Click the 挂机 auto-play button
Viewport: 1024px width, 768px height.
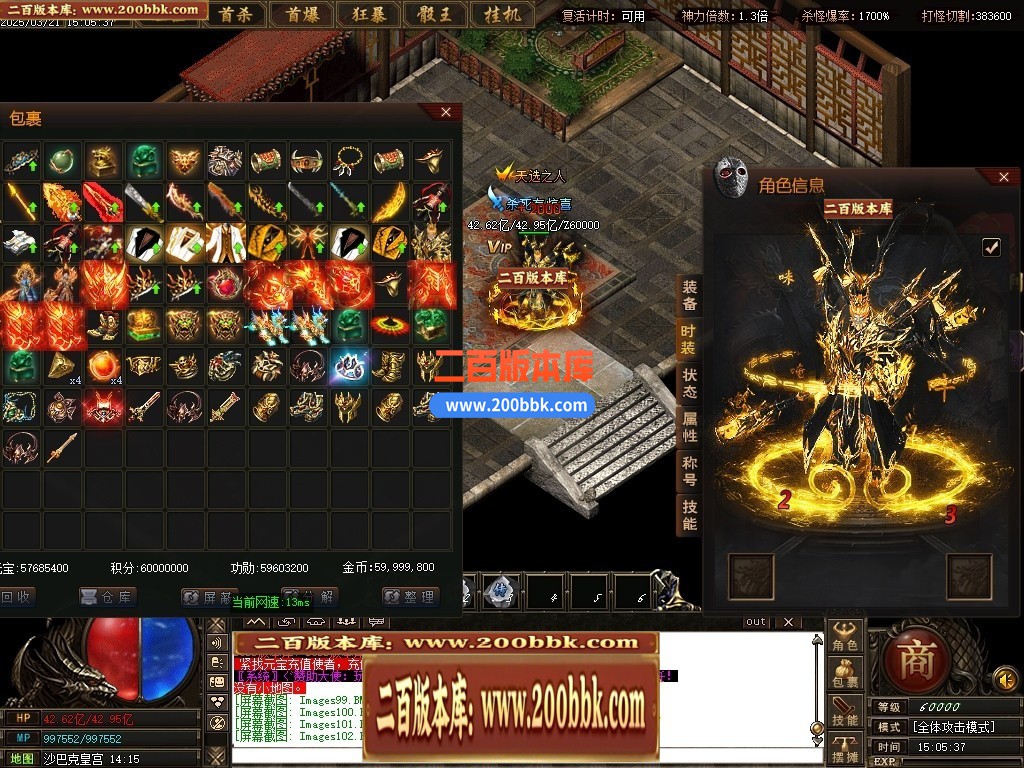pos(499,14)
